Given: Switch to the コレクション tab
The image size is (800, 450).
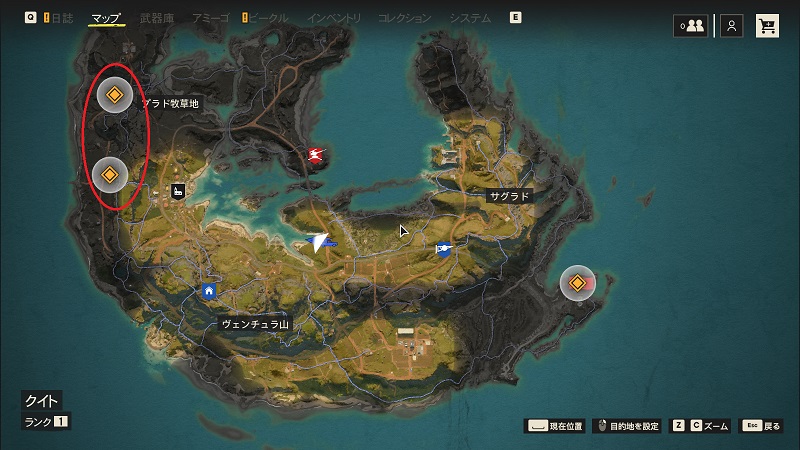Looking at the screenshot, I should pyautogui.click(x=405, y=18).
